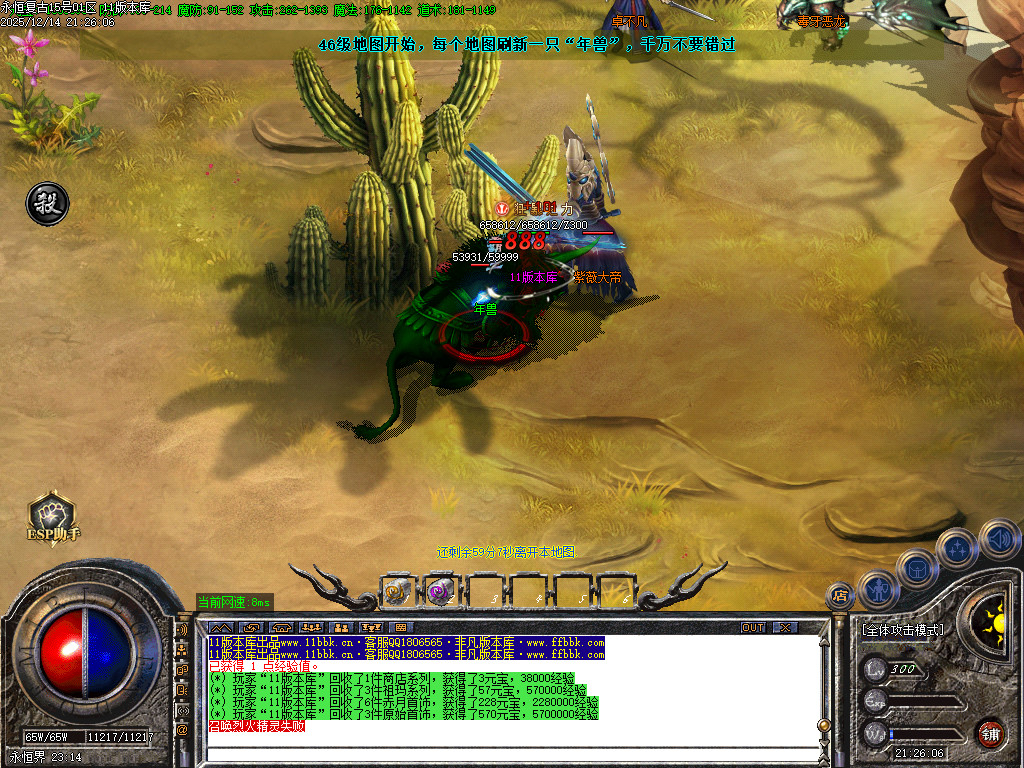Open the bag inventory icon
Image resolution: width=1024 pixels, height=768 pixels.
click(917, 568)
